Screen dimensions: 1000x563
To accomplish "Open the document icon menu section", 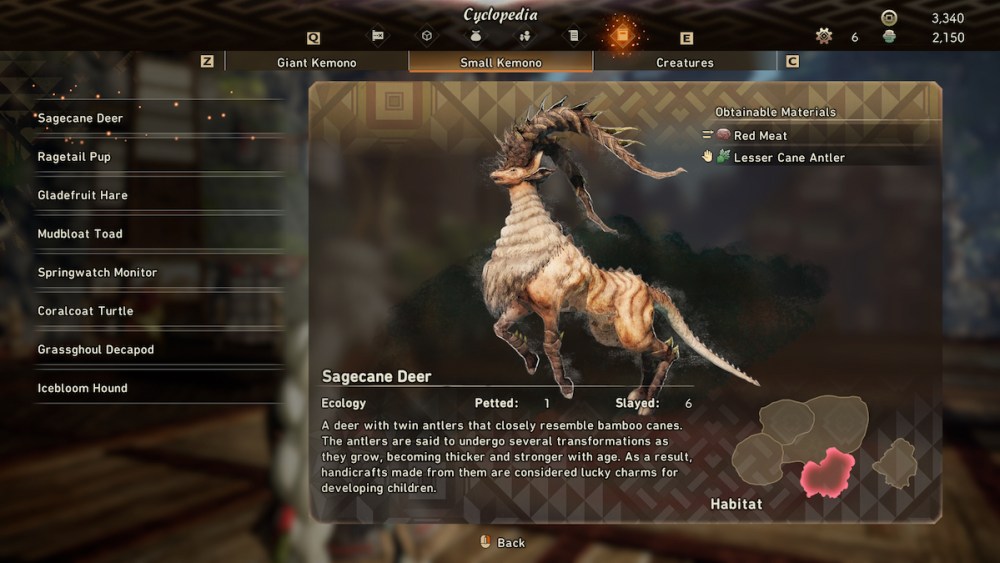I will 573,36.
